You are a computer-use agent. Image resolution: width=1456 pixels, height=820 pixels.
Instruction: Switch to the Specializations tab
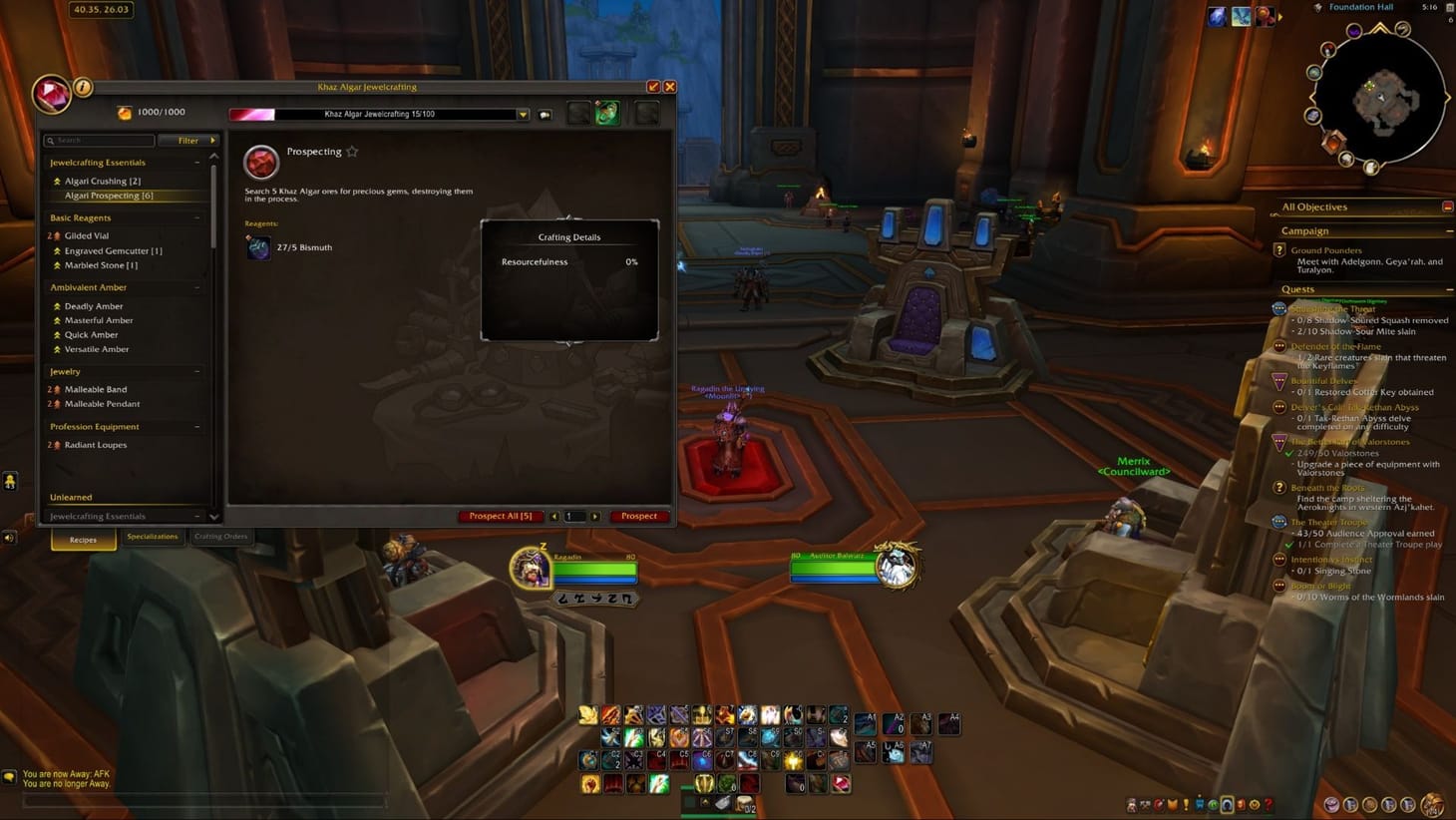point(153,537)
